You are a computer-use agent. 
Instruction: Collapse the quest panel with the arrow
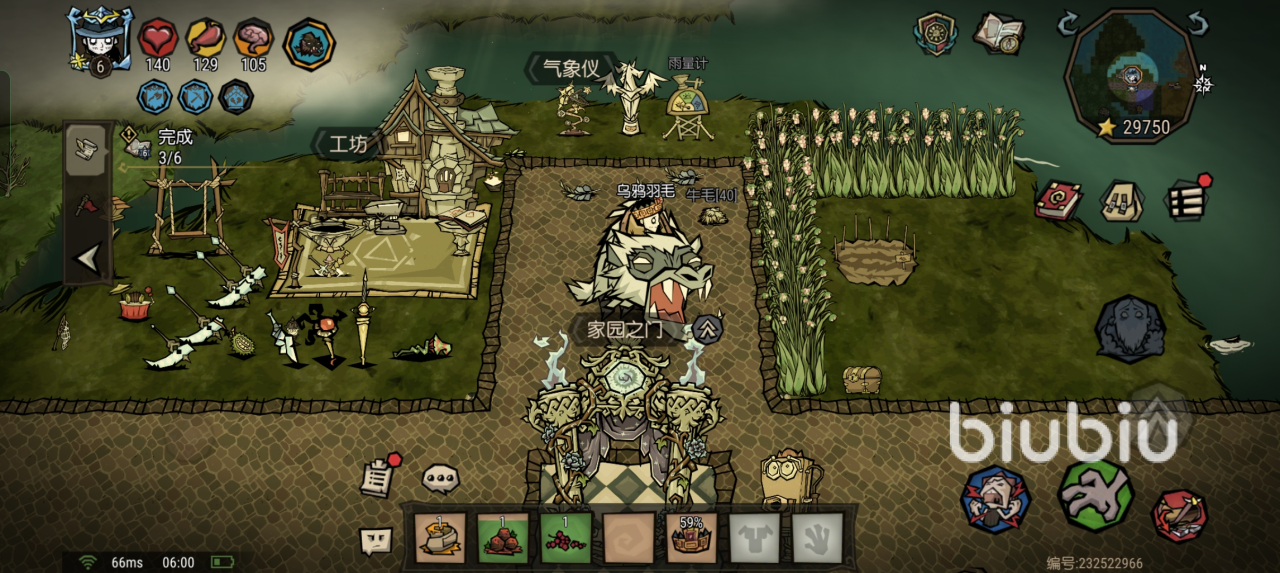click(x=88, y=259)
